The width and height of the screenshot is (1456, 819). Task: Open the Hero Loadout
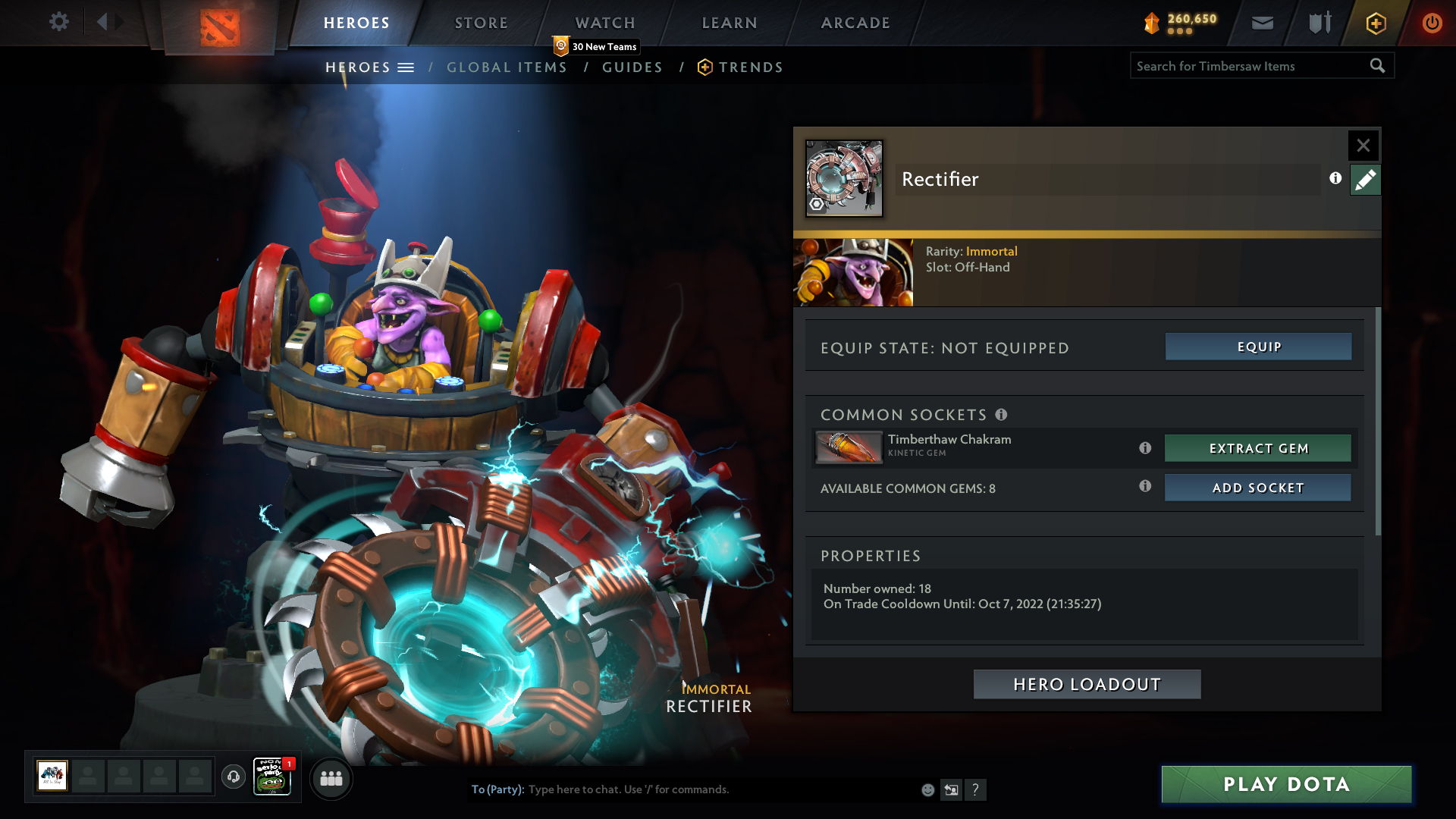(1087, 684)
